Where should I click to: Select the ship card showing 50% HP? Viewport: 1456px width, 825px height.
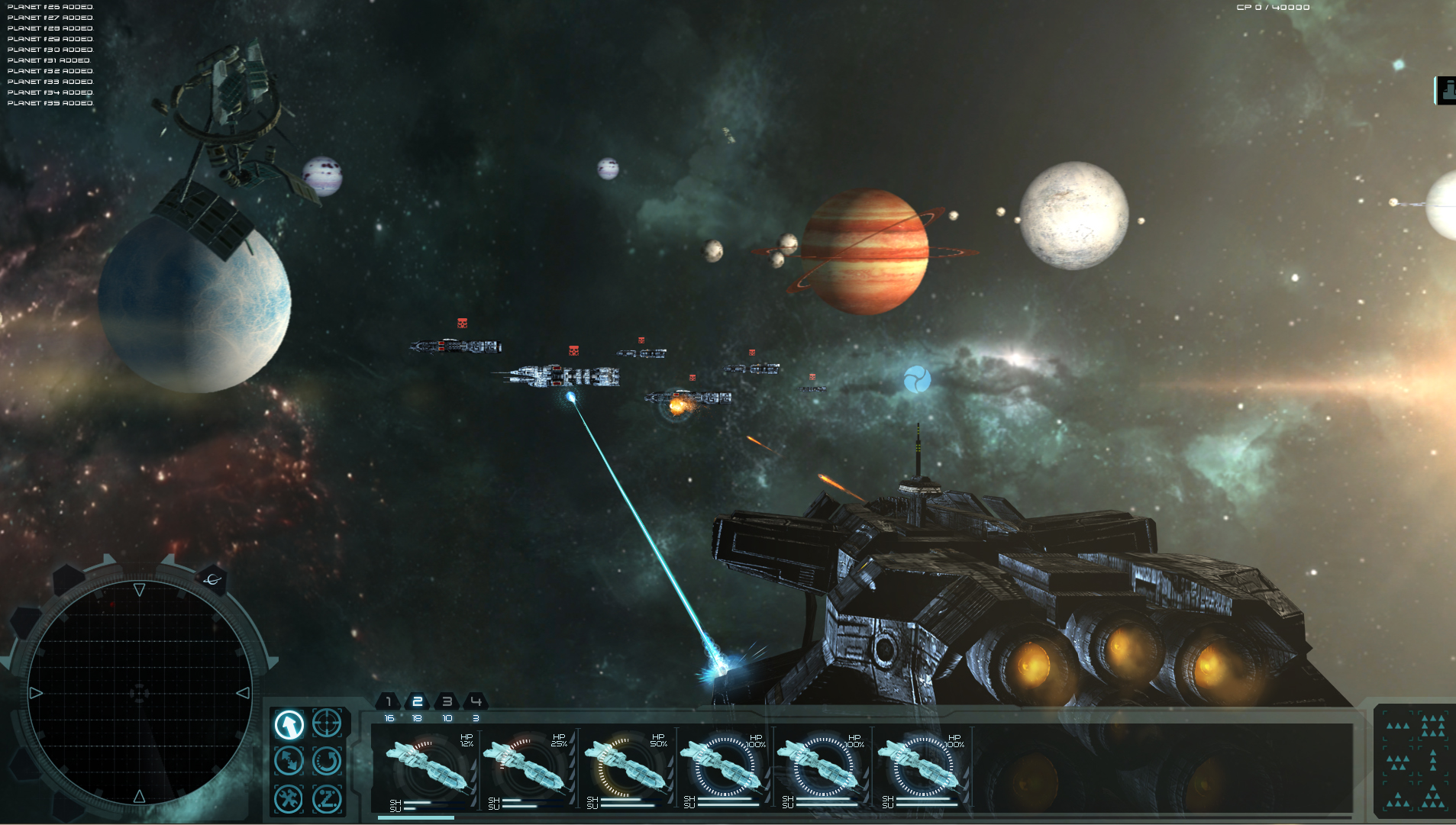(x=626, y=767)
